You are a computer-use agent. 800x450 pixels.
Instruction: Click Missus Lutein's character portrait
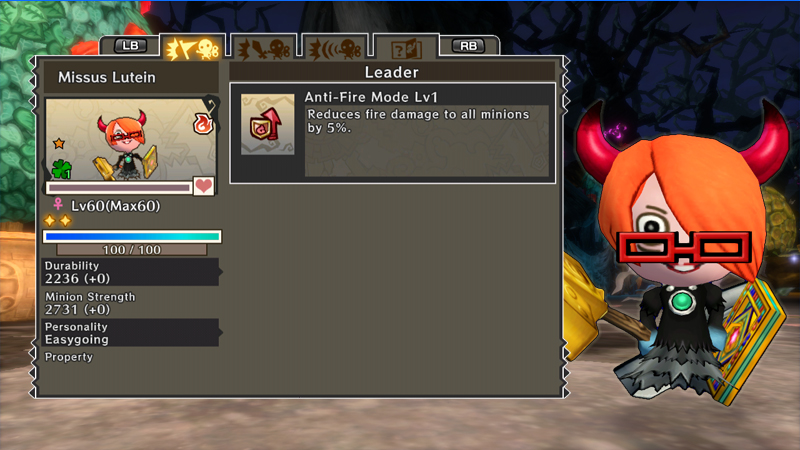pos(129,139)
